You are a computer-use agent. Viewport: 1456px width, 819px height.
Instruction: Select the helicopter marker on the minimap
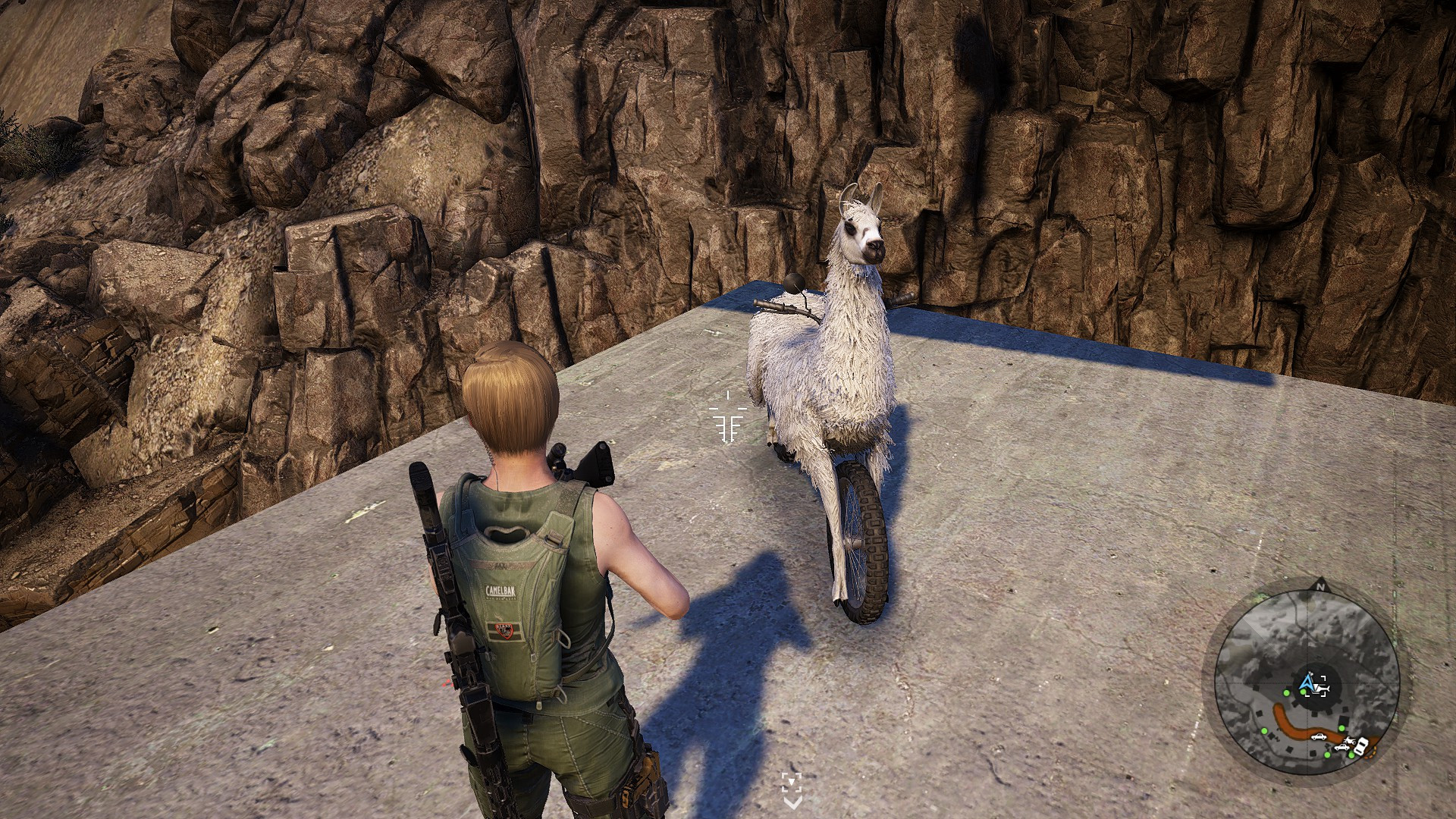point(1320,689)
